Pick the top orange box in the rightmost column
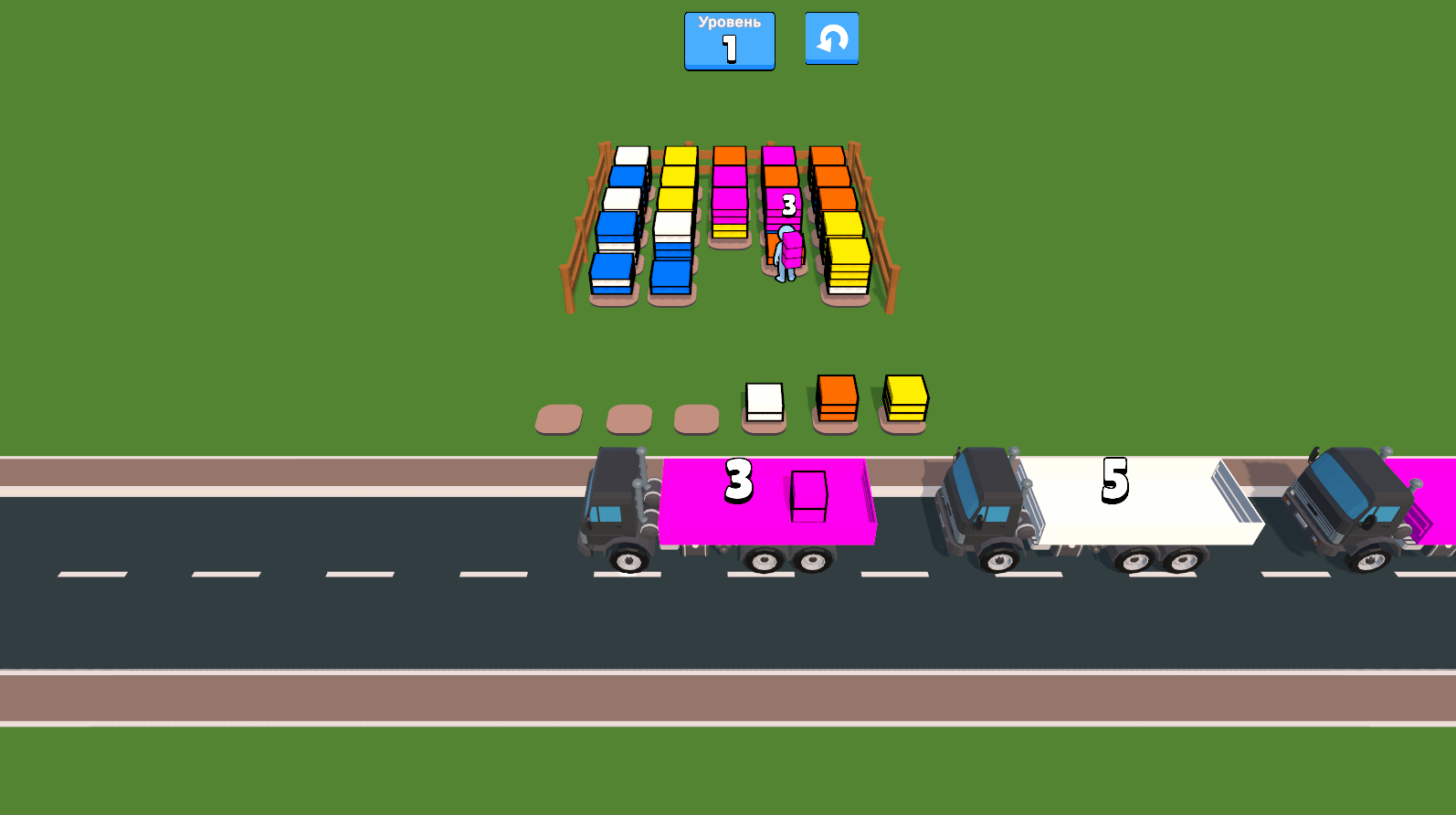1456x815 pixels. (828, 155)
